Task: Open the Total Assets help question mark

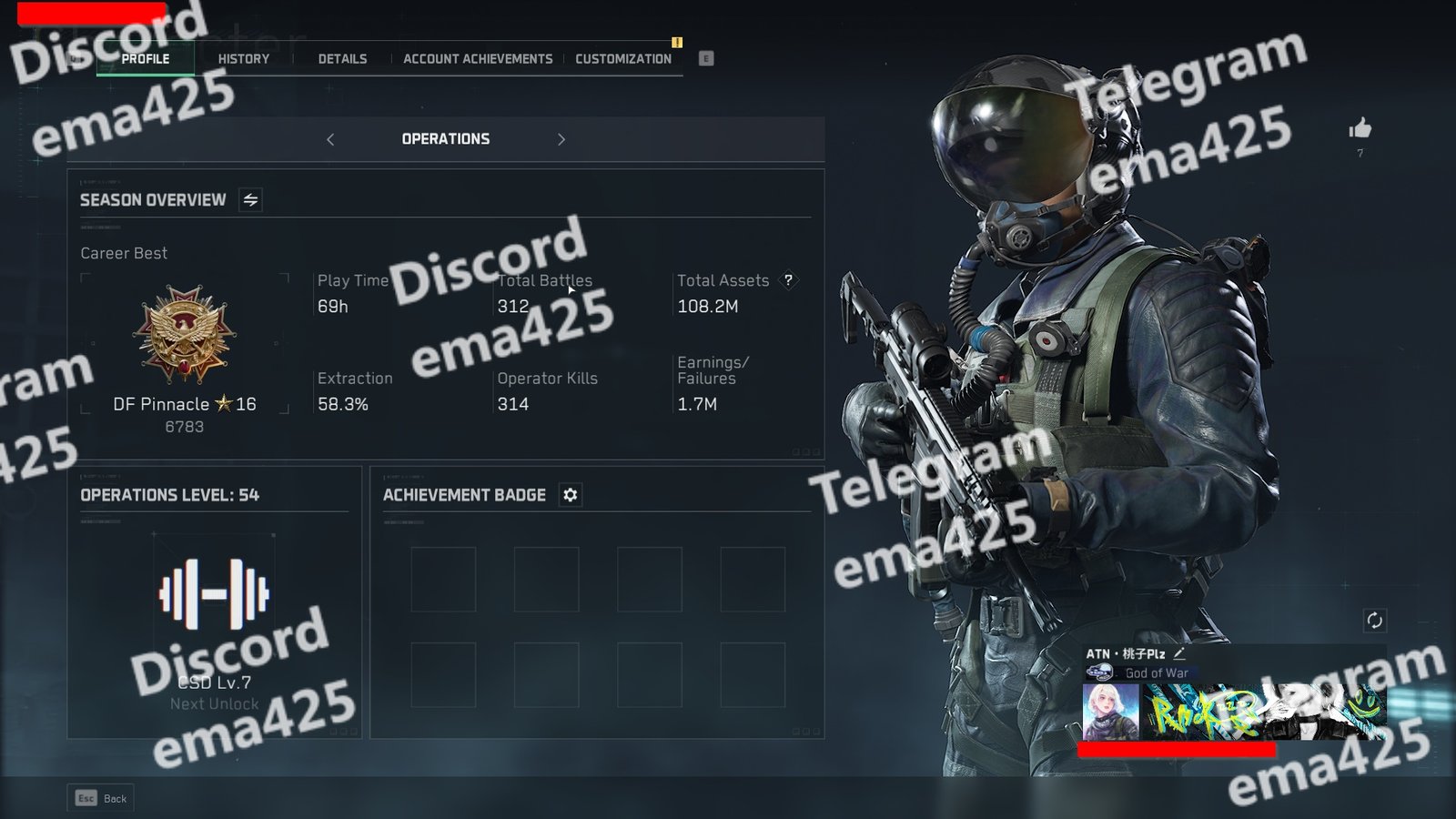Action: [789, 280]
